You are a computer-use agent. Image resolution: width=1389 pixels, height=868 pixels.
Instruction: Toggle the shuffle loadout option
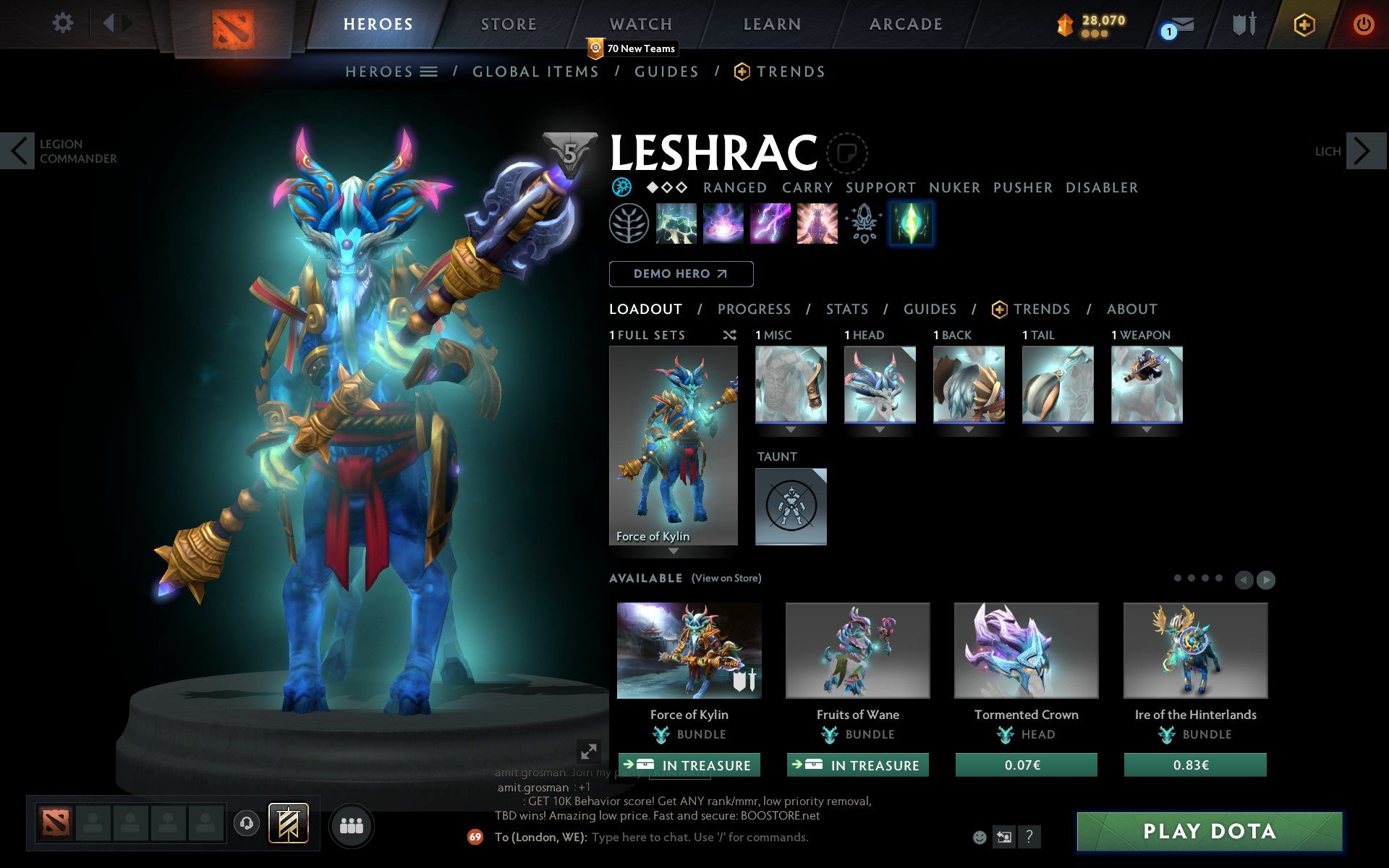[729, 335]
